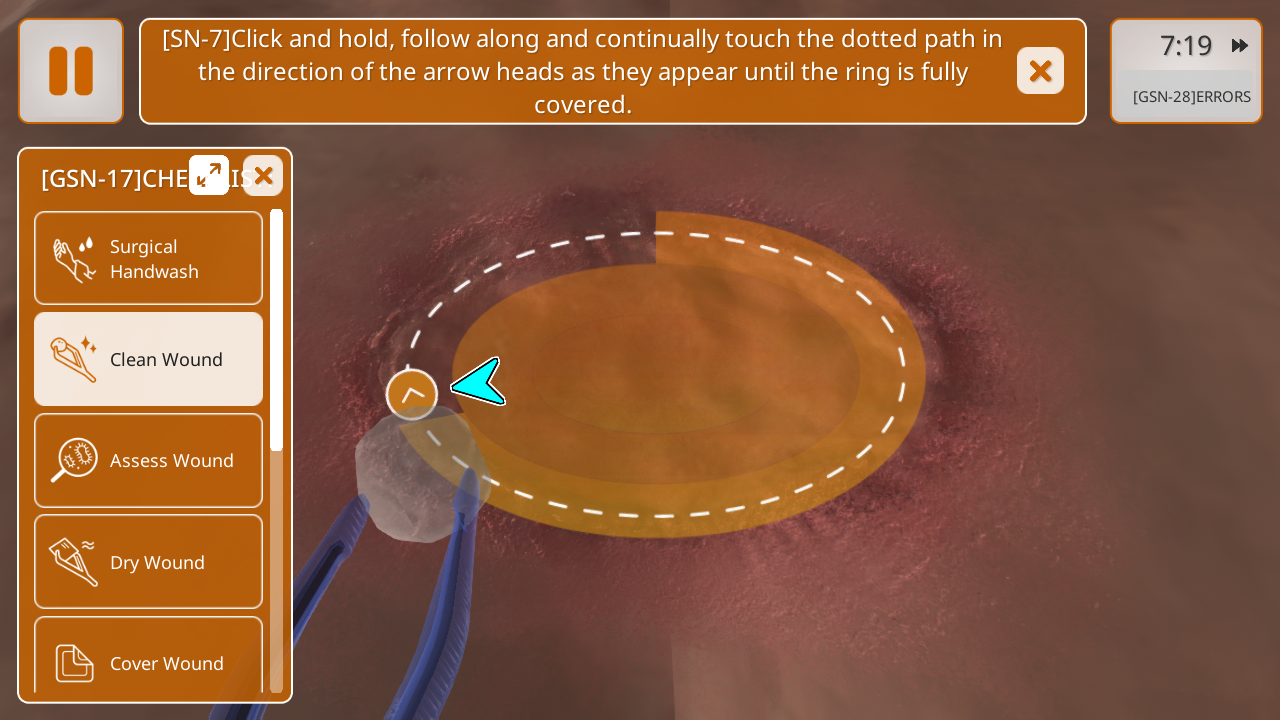Image resolution: width=1280 pixels, height=720 pixels.
Task: Select the Surgical Handwash step
Action: pyautogui.click(x=149, y=259)
